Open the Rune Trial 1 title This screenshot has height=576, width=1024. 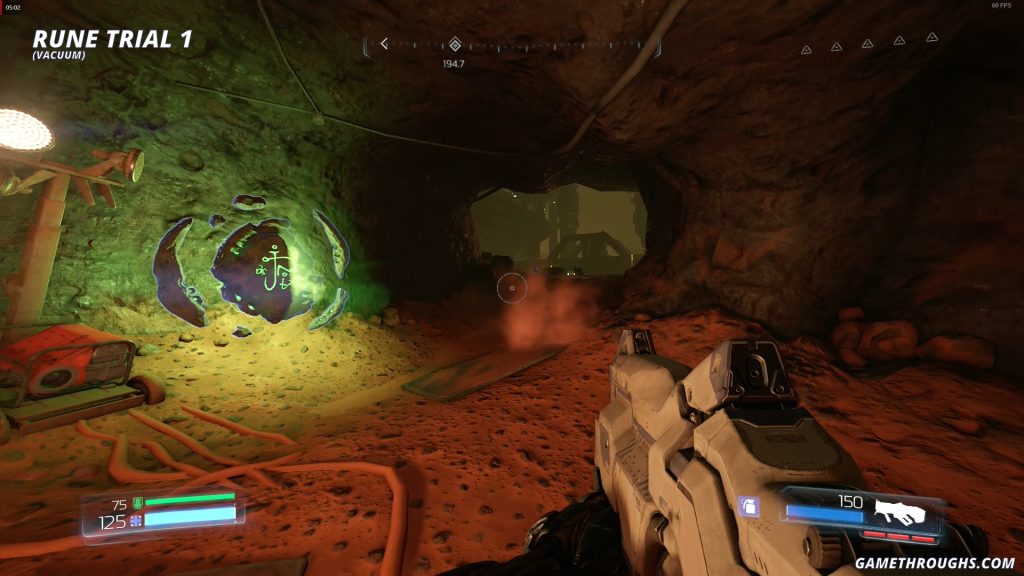coord(112,40)
